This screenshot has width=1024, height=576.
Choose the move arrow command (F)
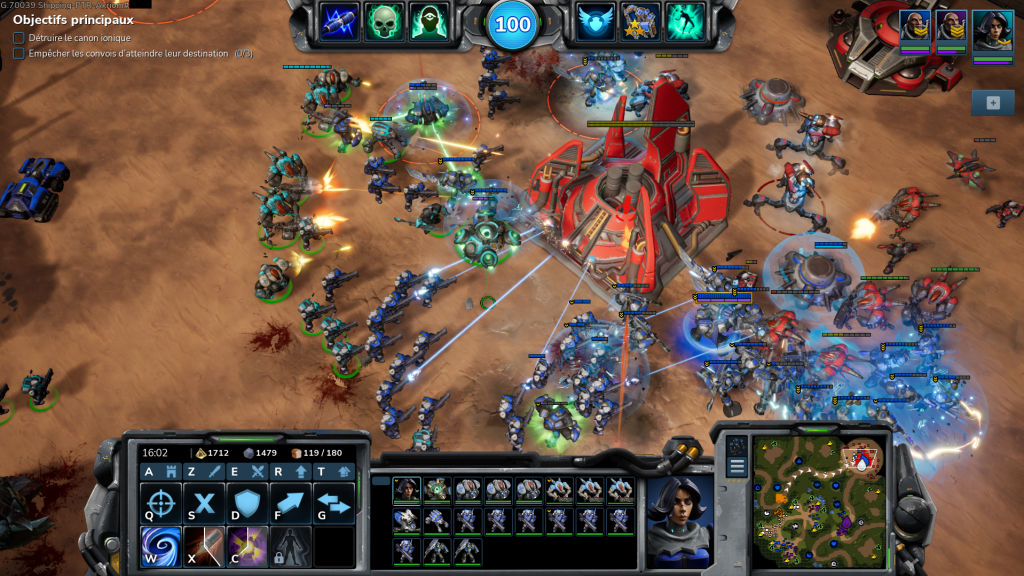[x=291, y=503]
